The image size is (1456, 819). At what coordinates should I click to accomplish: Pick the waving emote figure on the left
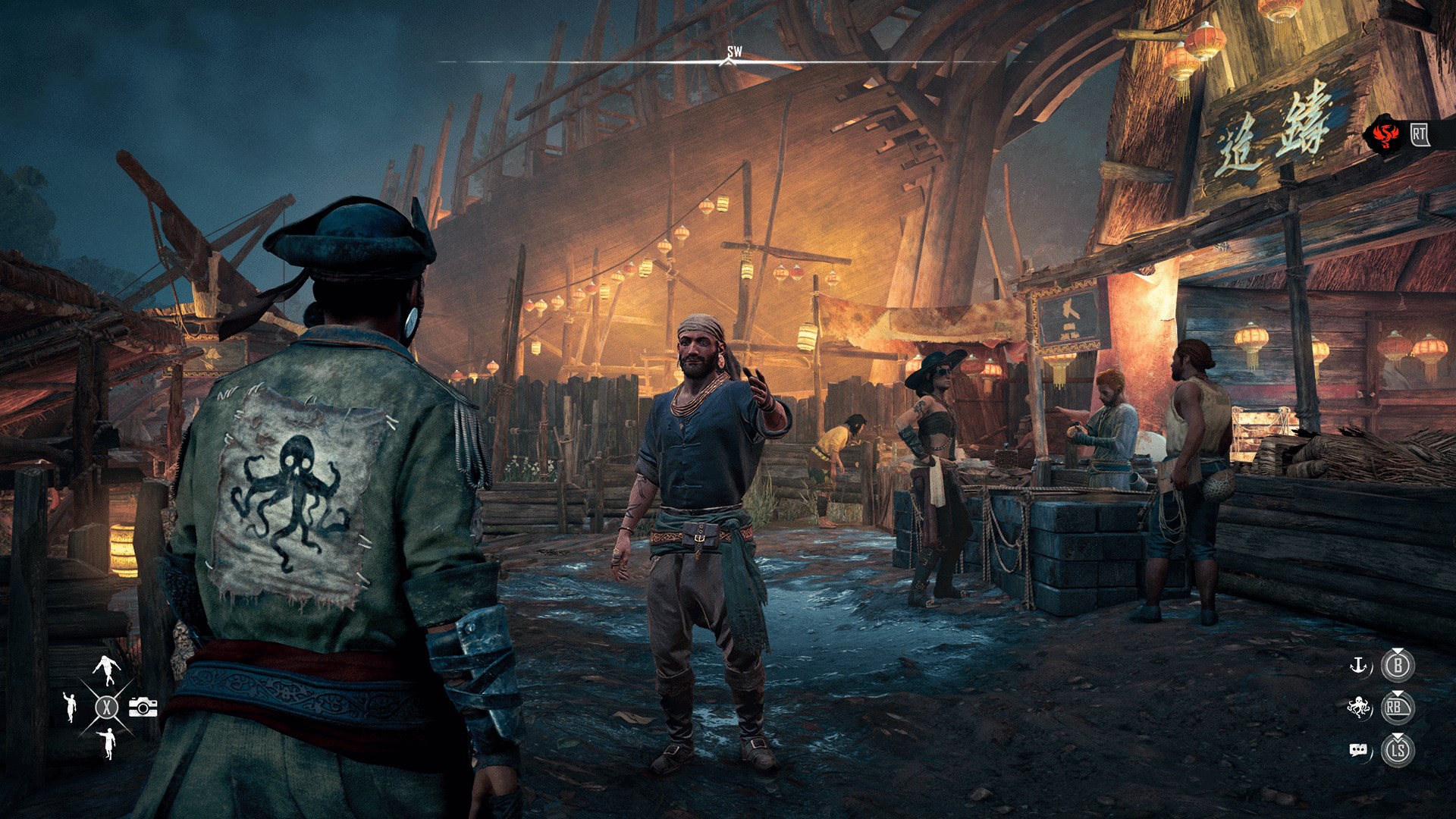[x=71, y=707]
